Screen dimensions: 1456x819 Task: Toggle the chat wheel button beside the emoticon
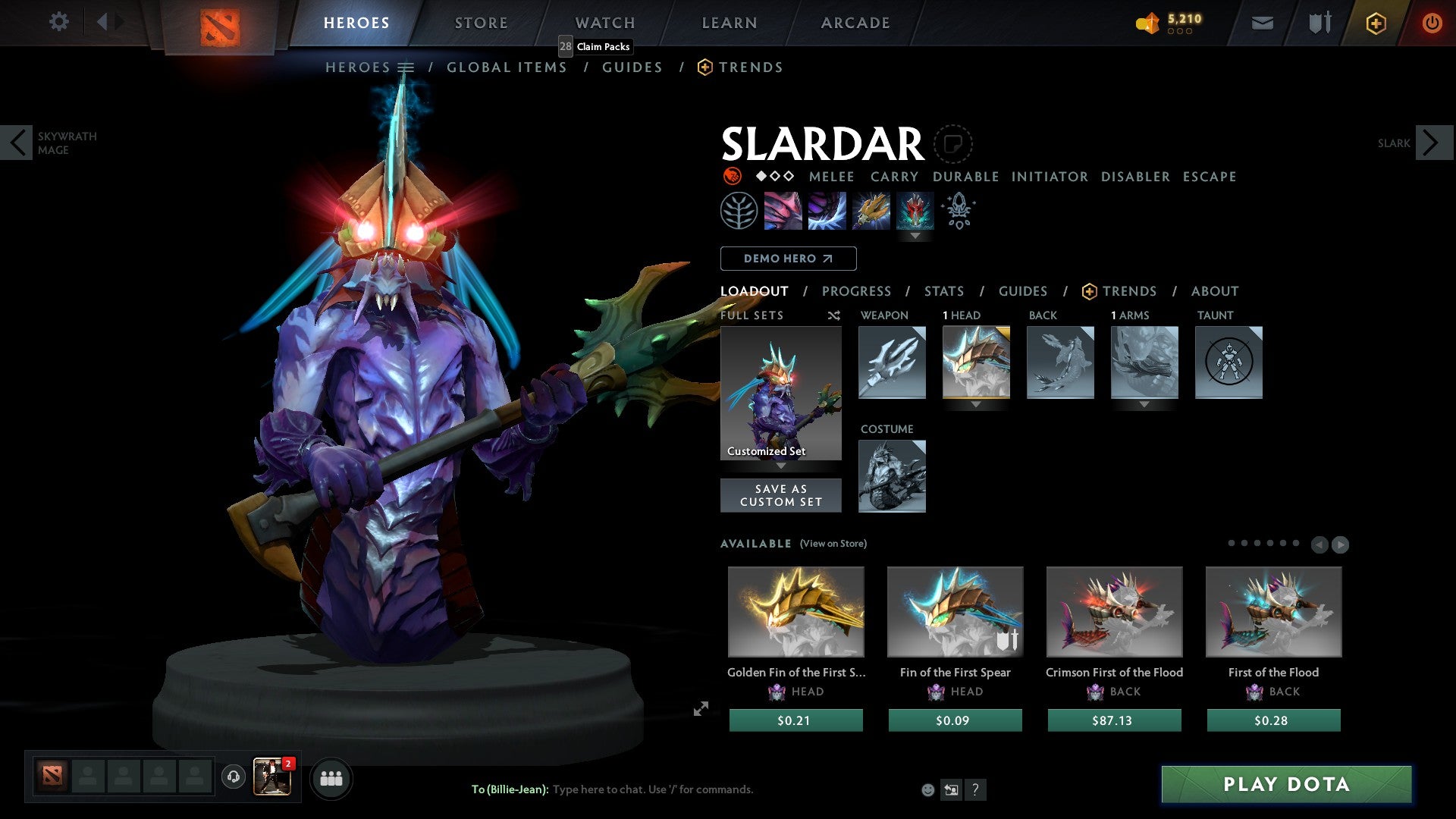pyautogui.click(x=951, y=789)
